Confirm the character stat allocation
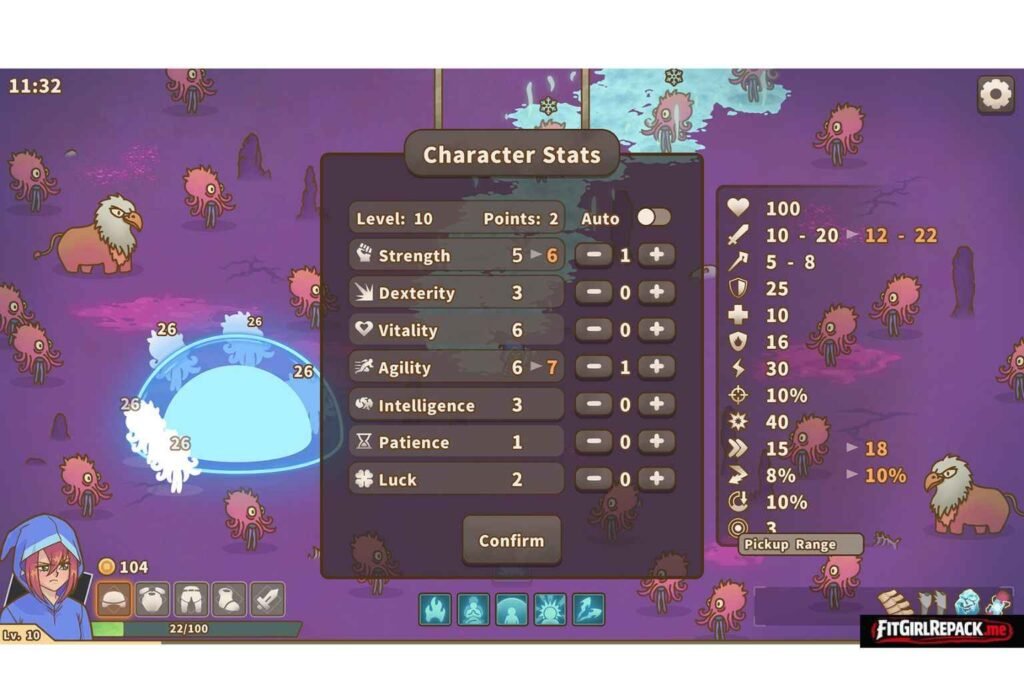This screenshot has height=683, width=1024. point(511,541)
